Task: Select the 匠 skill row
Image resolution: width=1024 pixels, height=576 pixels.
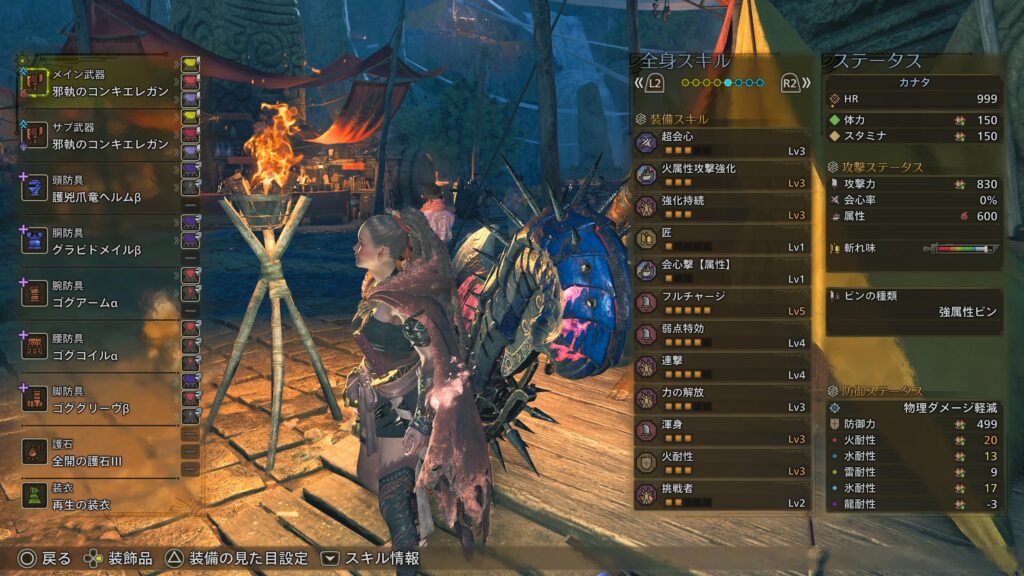Action: click(x=722, y=239)
